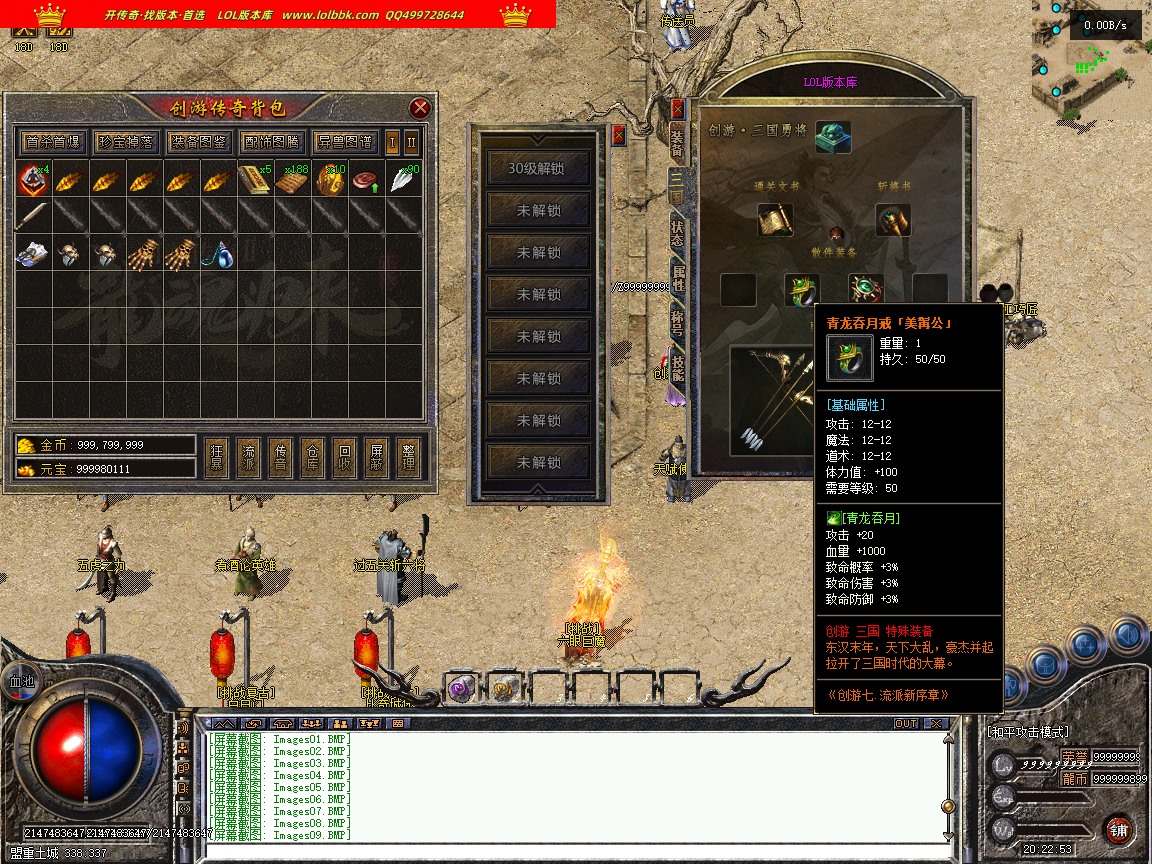
Task: Switch to the 装备 equipment tab
Action: 677,144
